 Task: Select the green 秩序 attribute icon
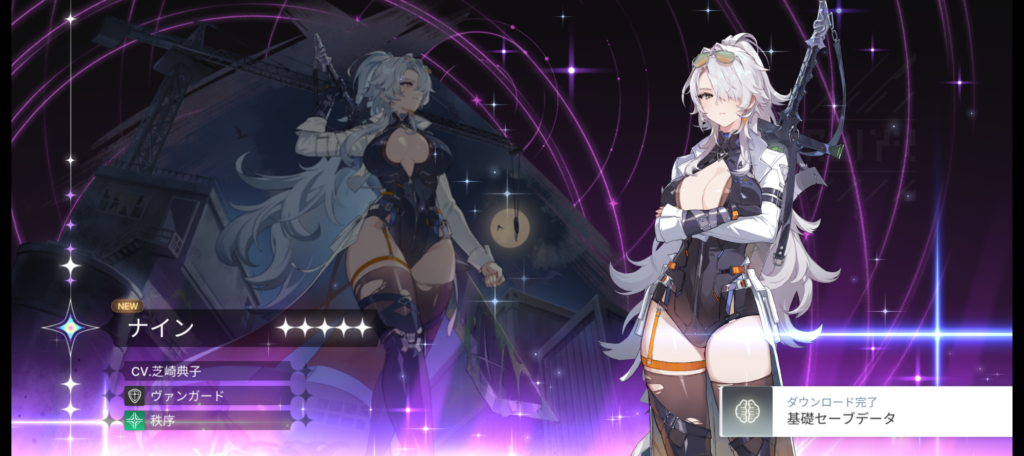pos(135,420)
